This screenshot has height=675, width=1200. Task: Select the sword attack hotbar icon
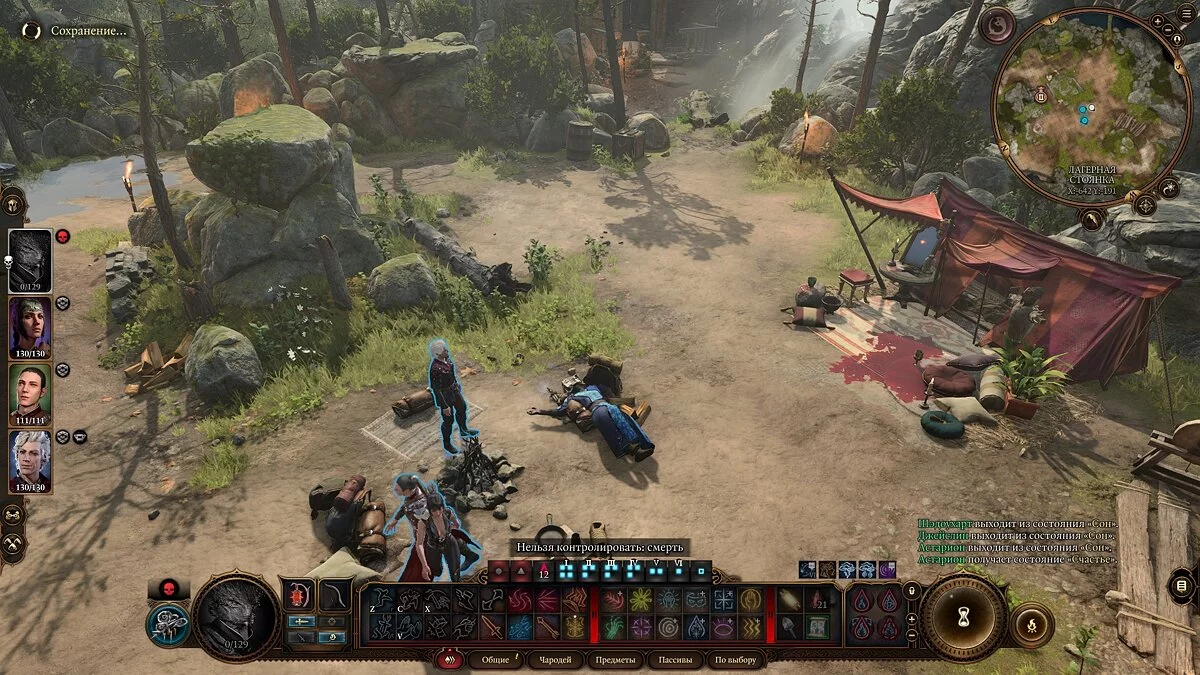click(x=492, y=627)
